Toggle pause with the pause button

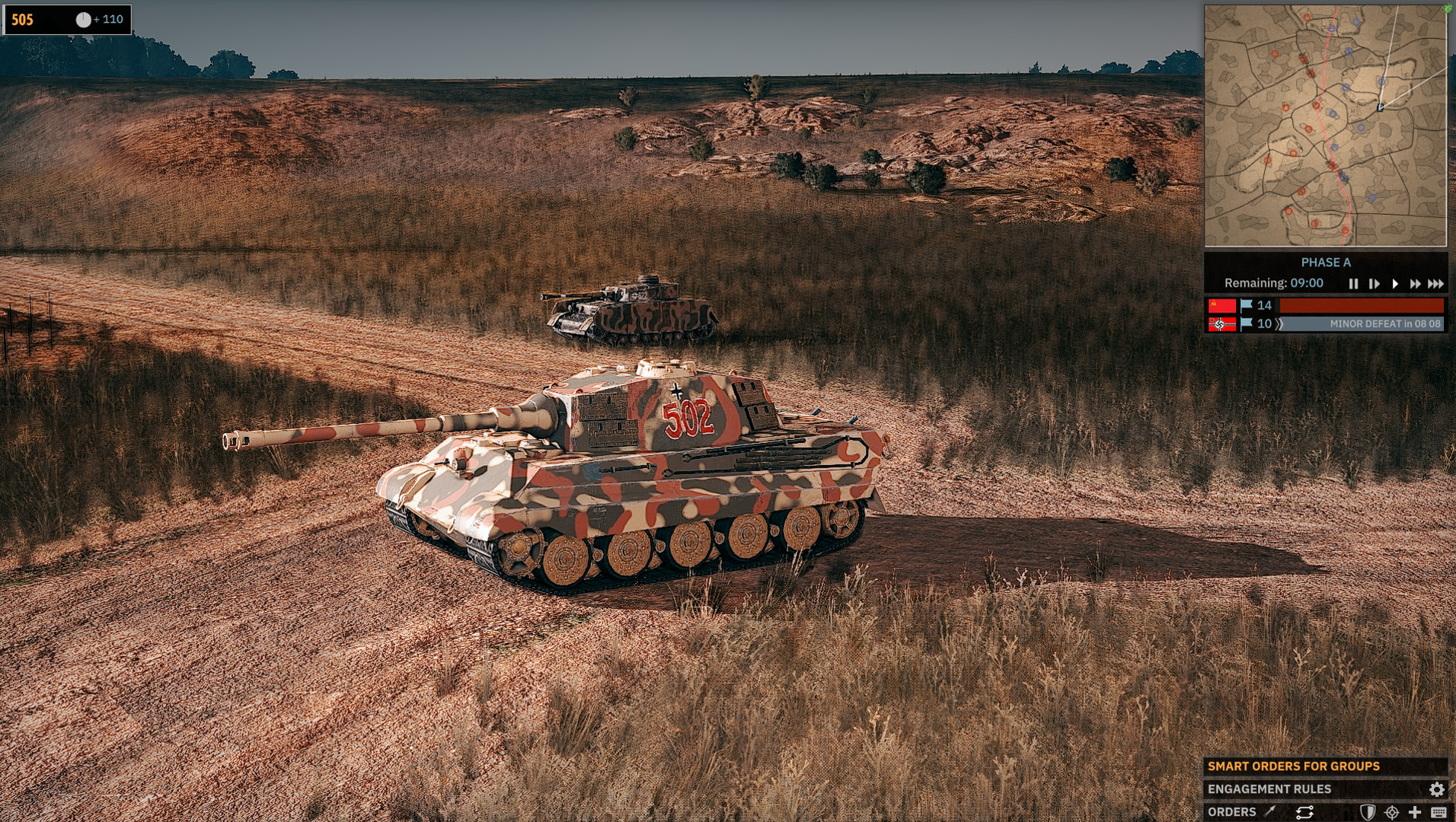coord(1354,283)
